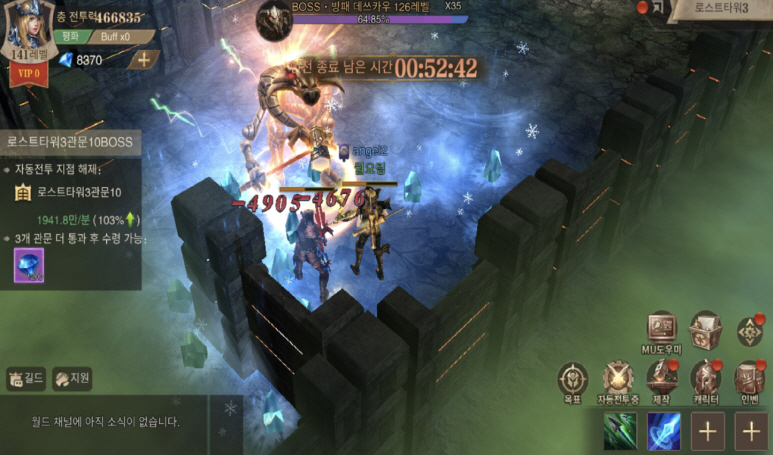Toggle 자동전투중 auto-battle
The width and height of the screenshot is (773, 455).
[617, 381]
